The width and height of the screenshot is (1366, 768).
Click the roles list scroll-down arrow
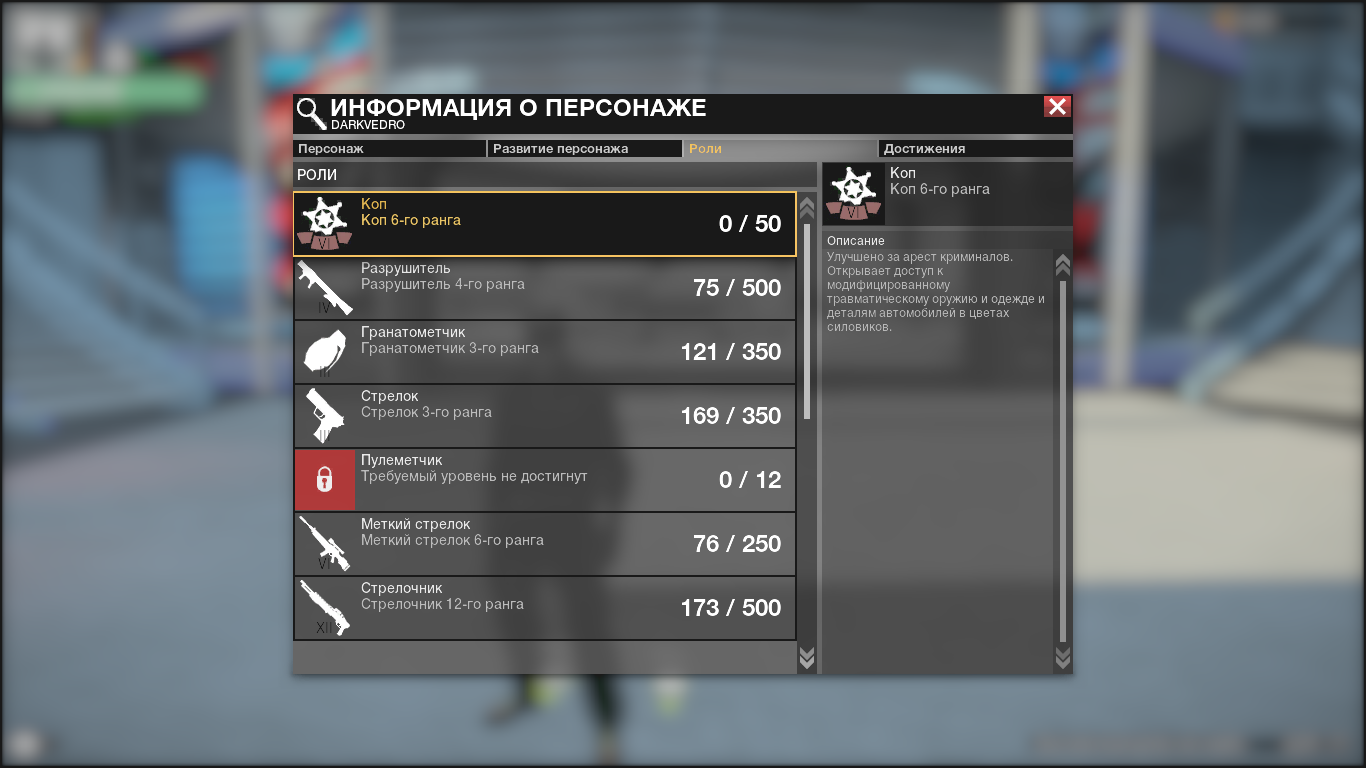click(x=807, y=657)
